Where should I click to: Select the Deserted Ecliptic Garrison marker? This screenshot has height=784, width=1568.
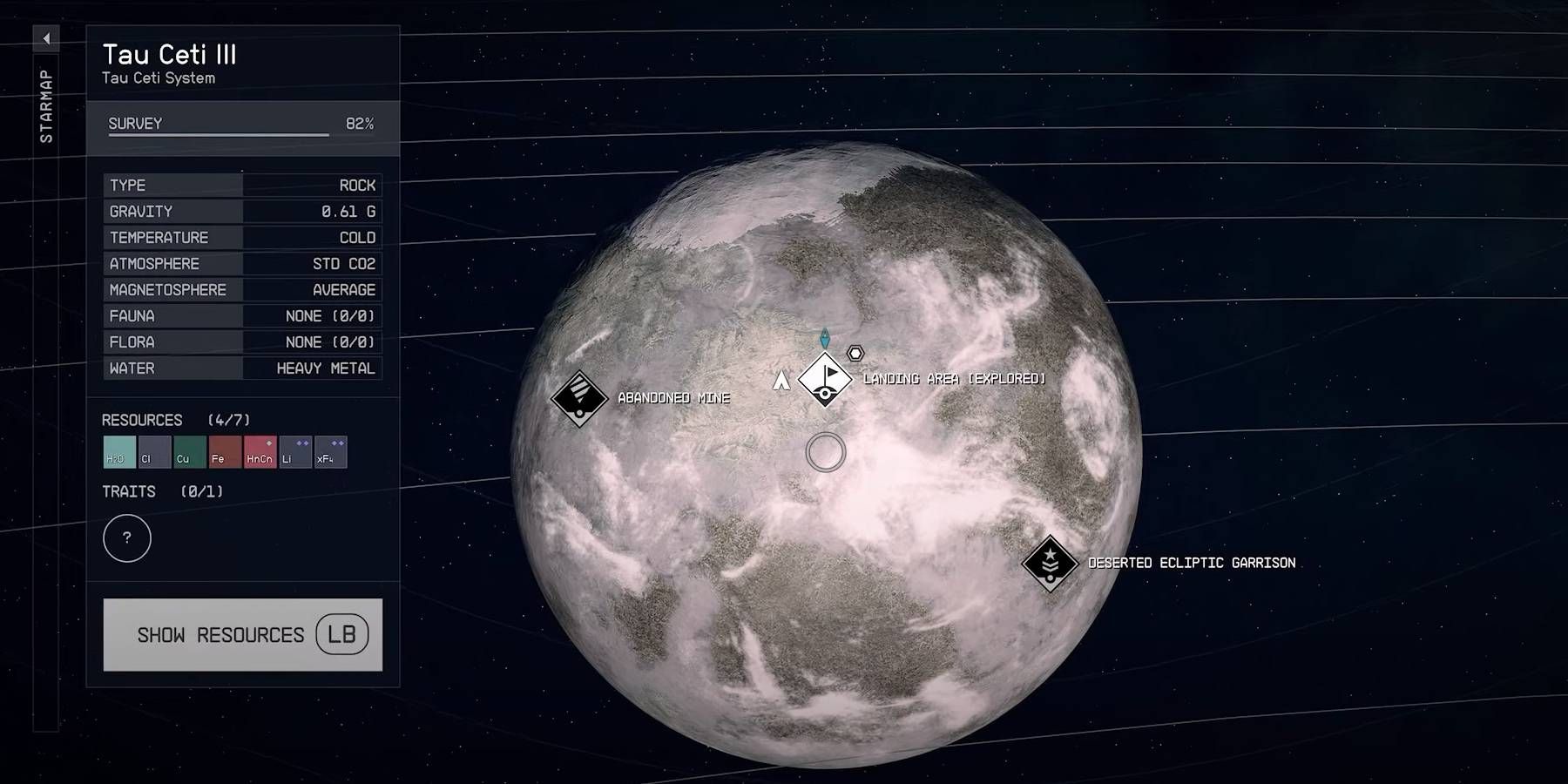pos(1049,562)
